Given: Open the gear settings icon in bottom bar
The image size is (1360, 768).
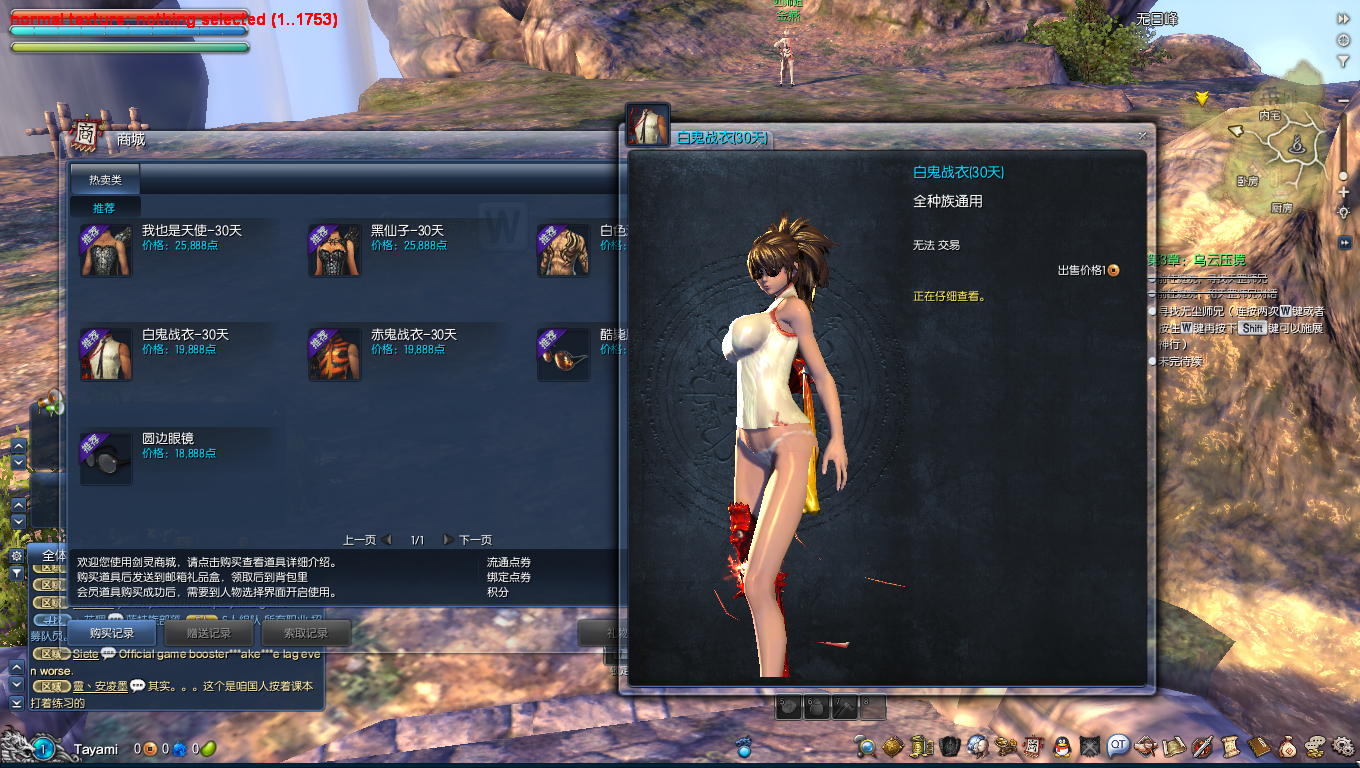Looking at the screenshot, I should pyautogui.click(x=1343, y=746).
